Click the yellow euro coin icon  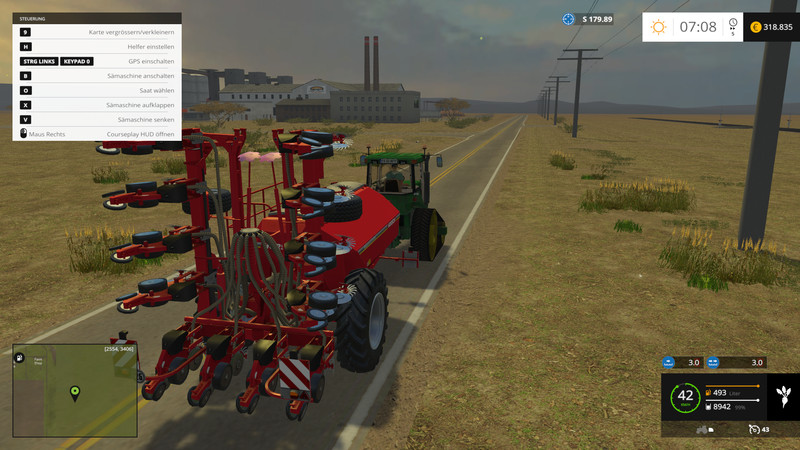[x=755, y=27]
